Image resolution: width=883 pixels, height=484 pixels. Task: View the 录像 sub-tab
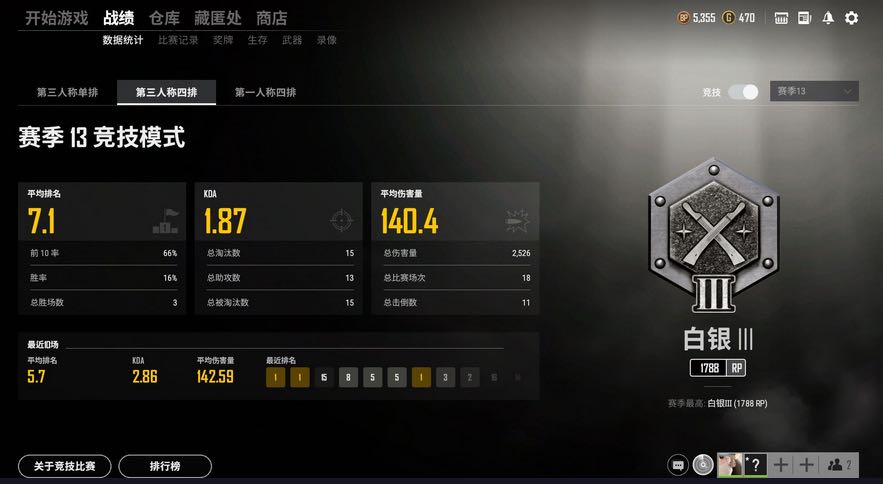tap(327, 41)
